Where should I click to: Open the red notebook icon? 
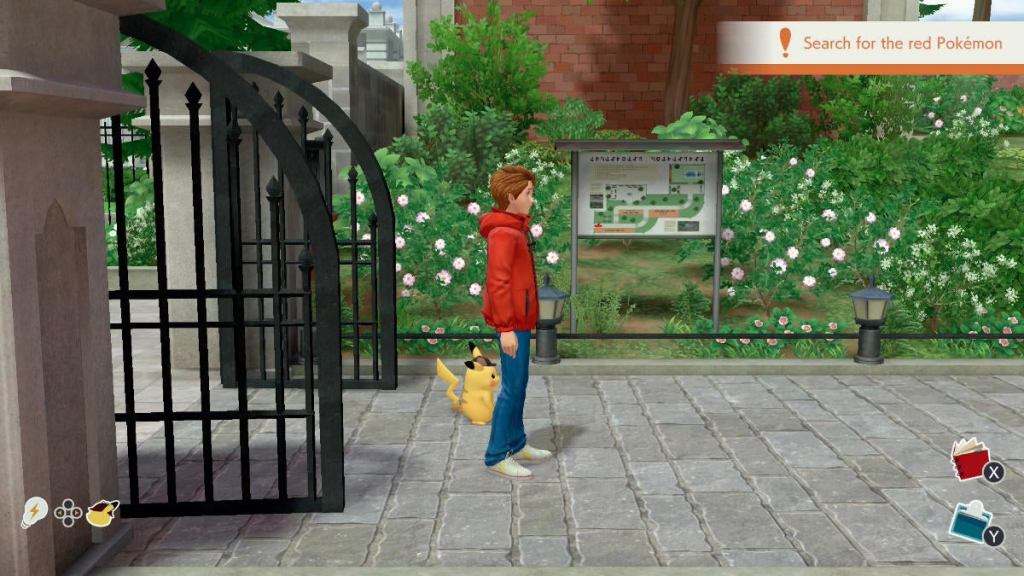click(969, 460)
